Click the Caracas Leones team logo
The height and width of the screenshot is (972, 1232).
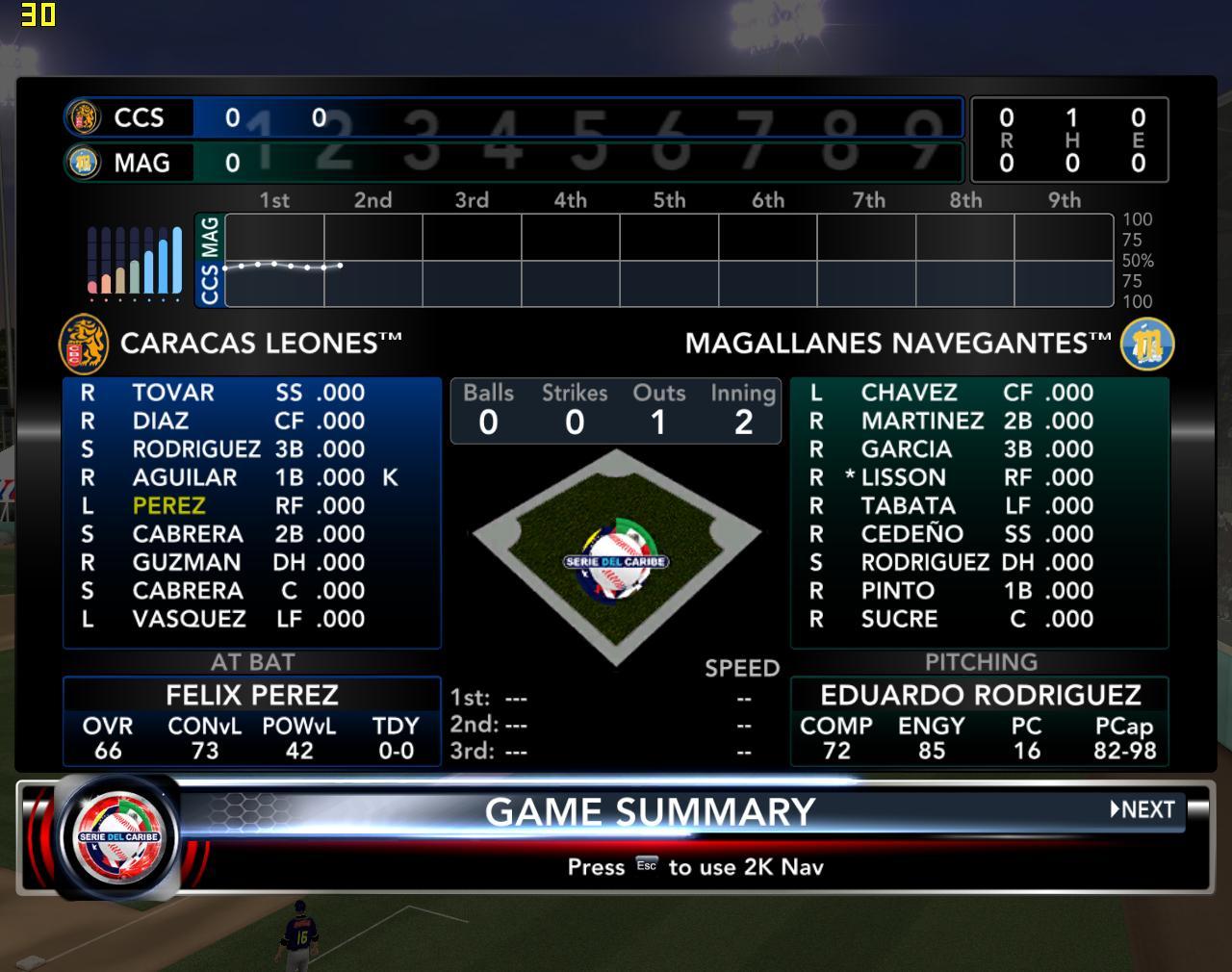coord(84,344)
